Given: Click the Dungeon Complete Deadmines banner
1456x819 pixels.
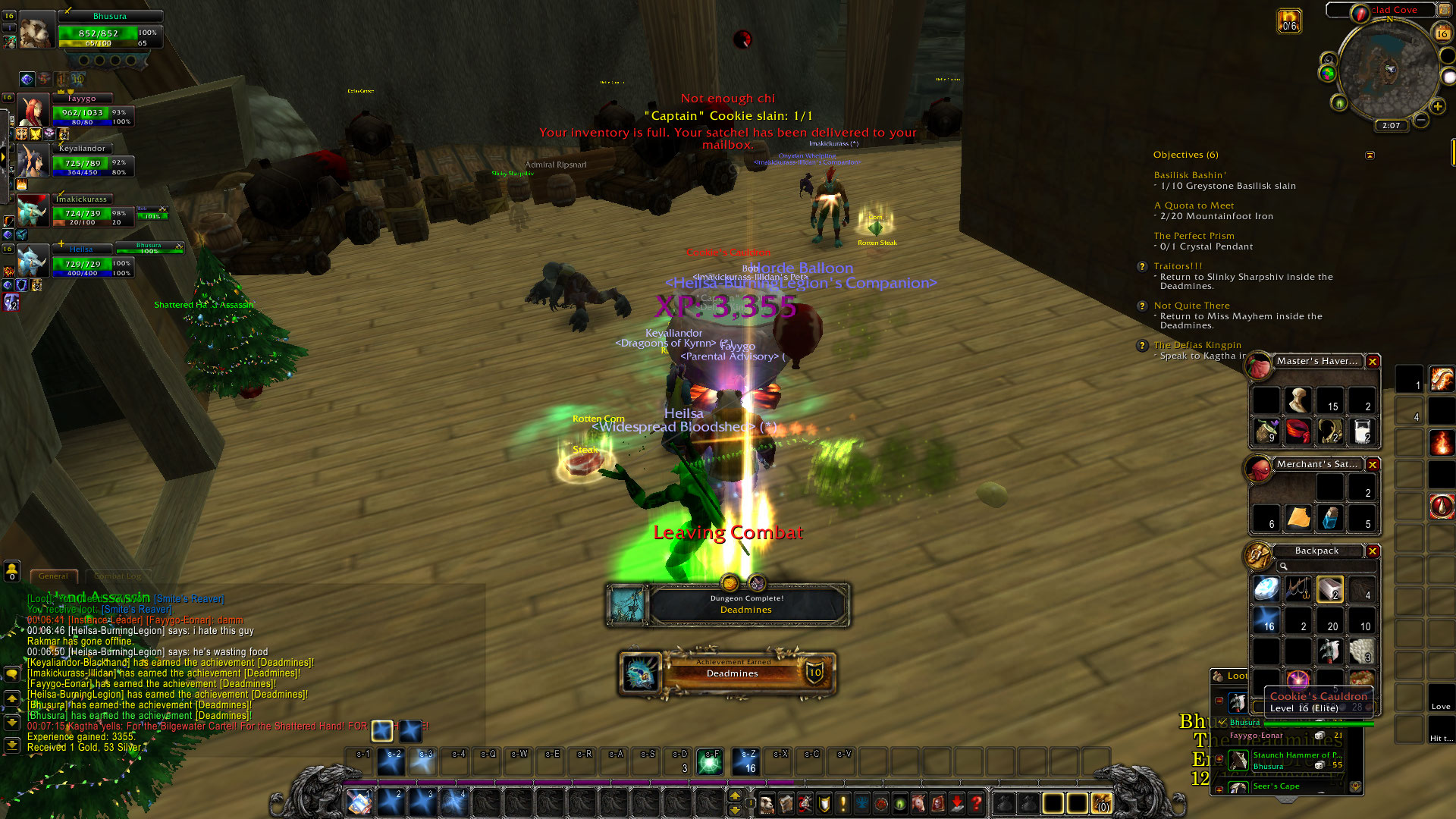Looking at the screenshot, I should point(728,604).
